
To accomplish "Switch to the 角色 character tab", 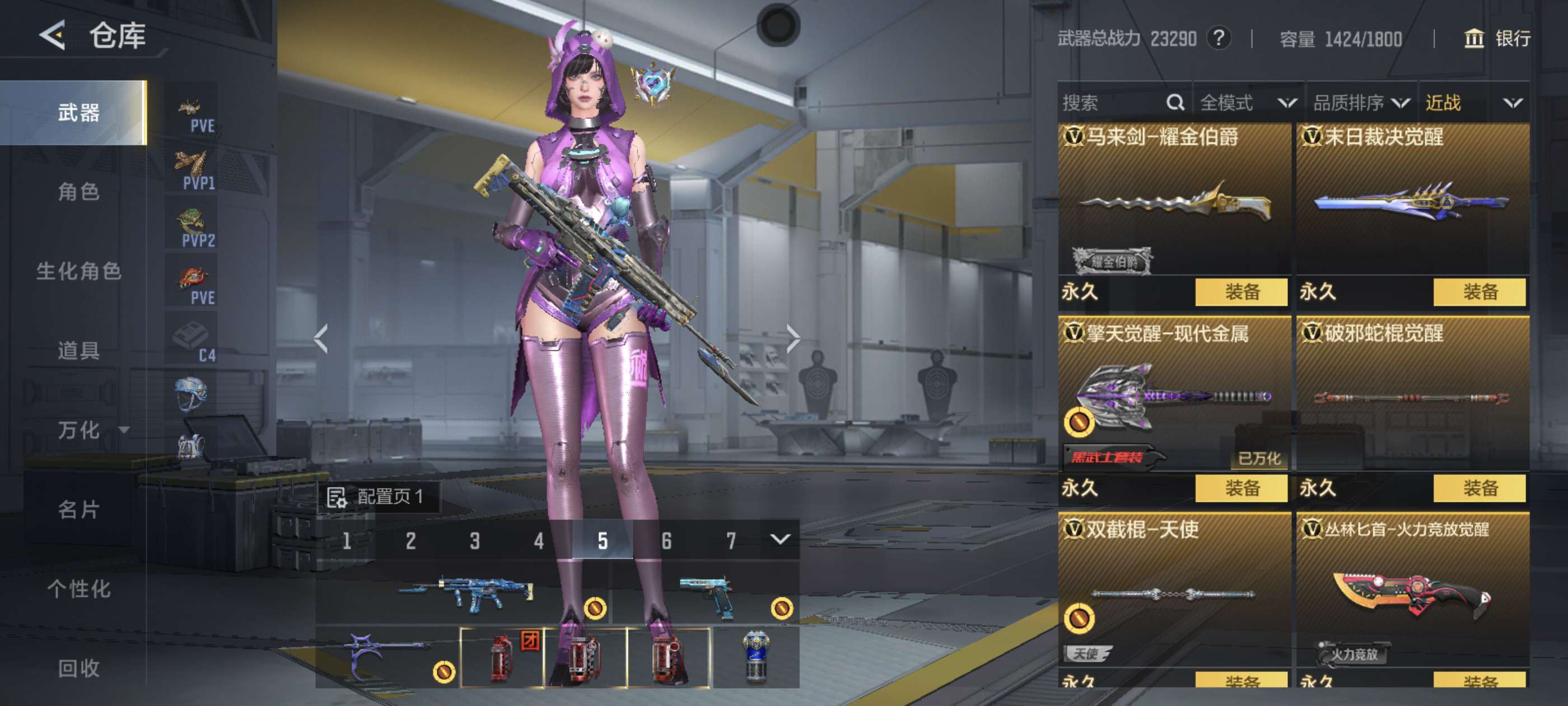I will point(78,192).
